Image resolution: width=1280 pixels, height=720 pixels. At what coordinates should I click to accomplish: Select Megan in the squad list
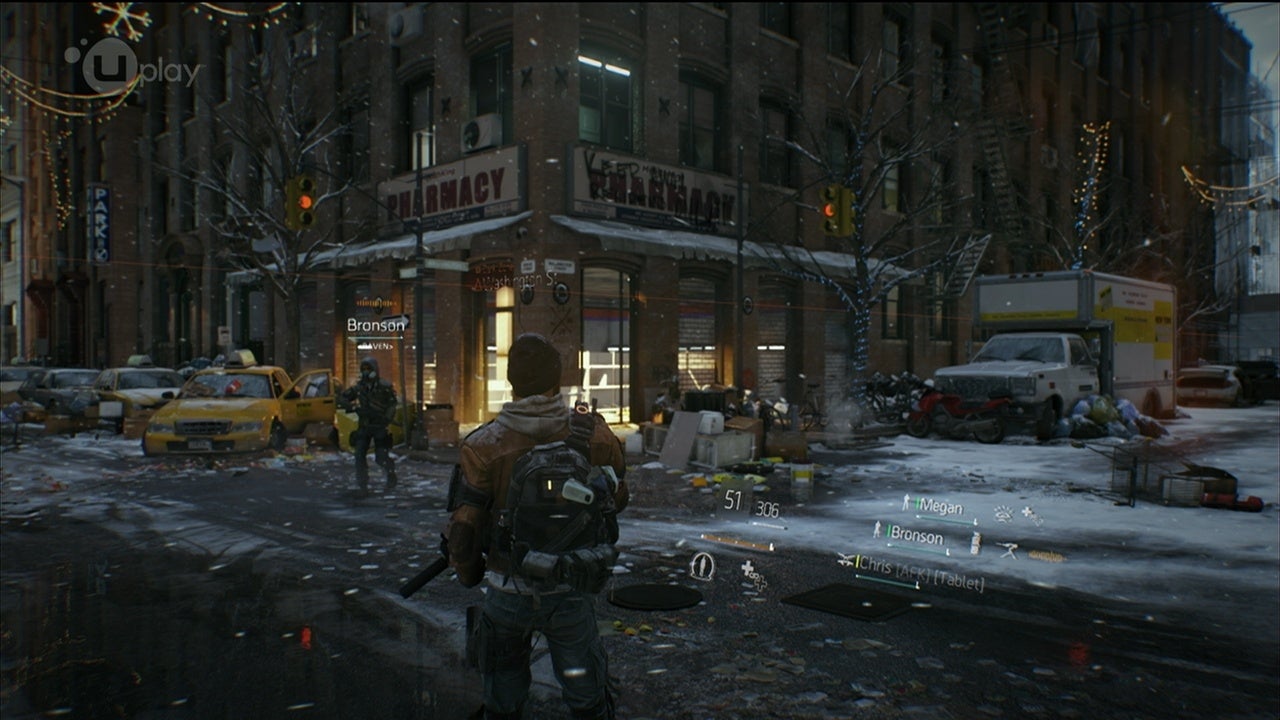[x=940, y=506]
